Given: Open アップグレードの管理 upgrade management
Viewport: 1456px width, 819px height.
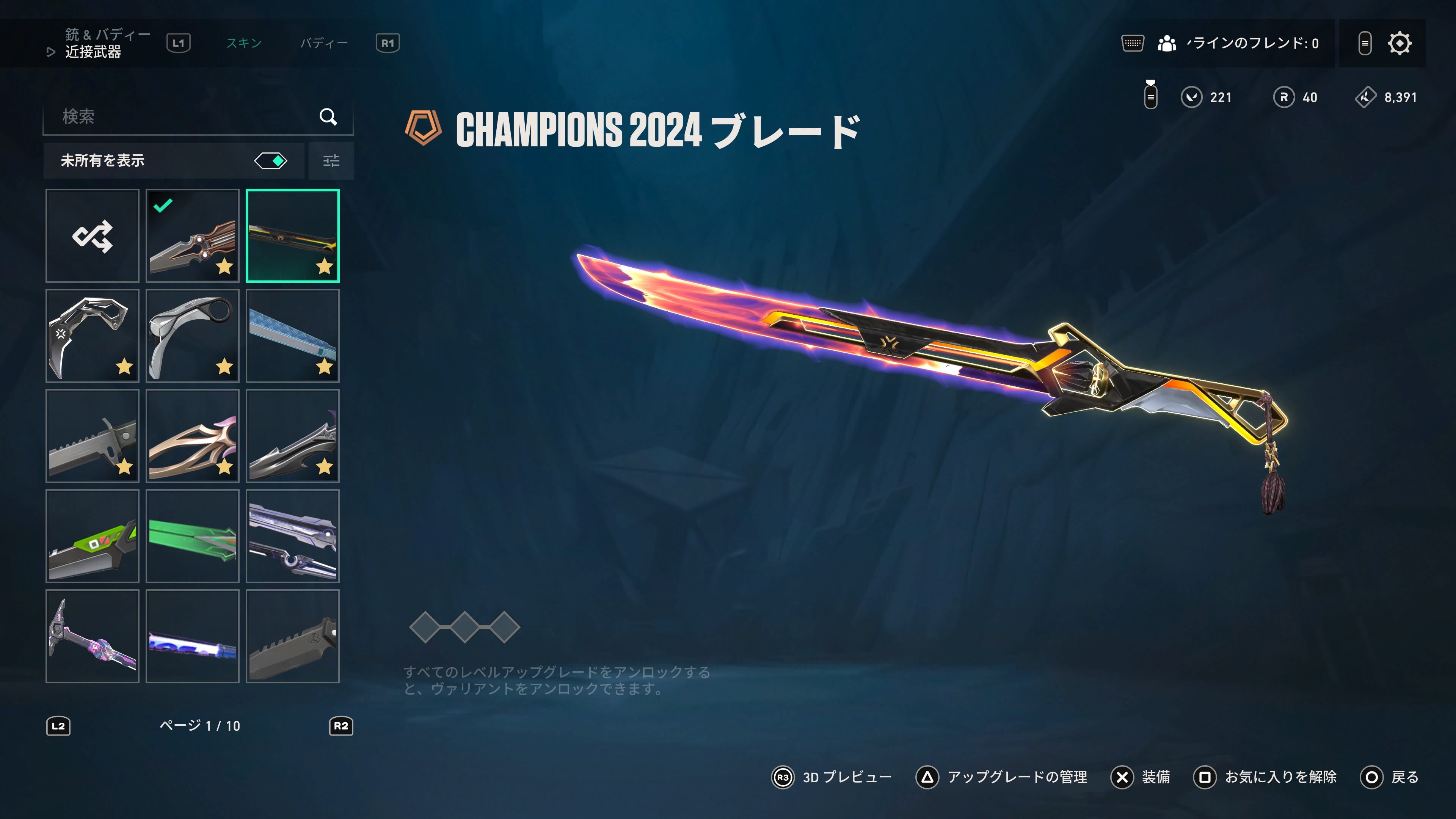Looking at the screenshot, I should click(1001, 777).
